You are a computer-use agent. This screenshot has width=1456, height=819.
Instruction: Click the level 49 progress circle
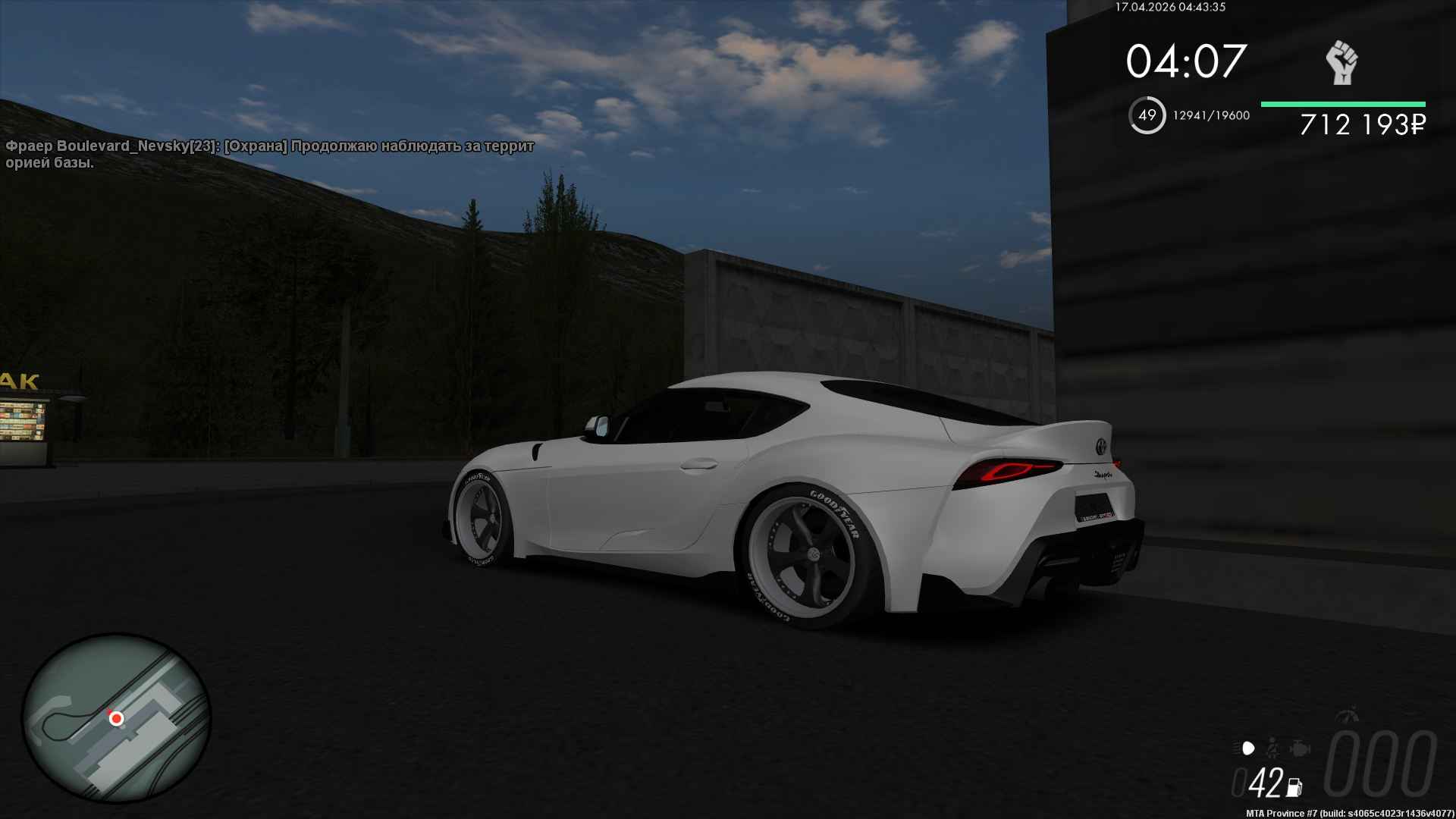(x=1147, y=115)
